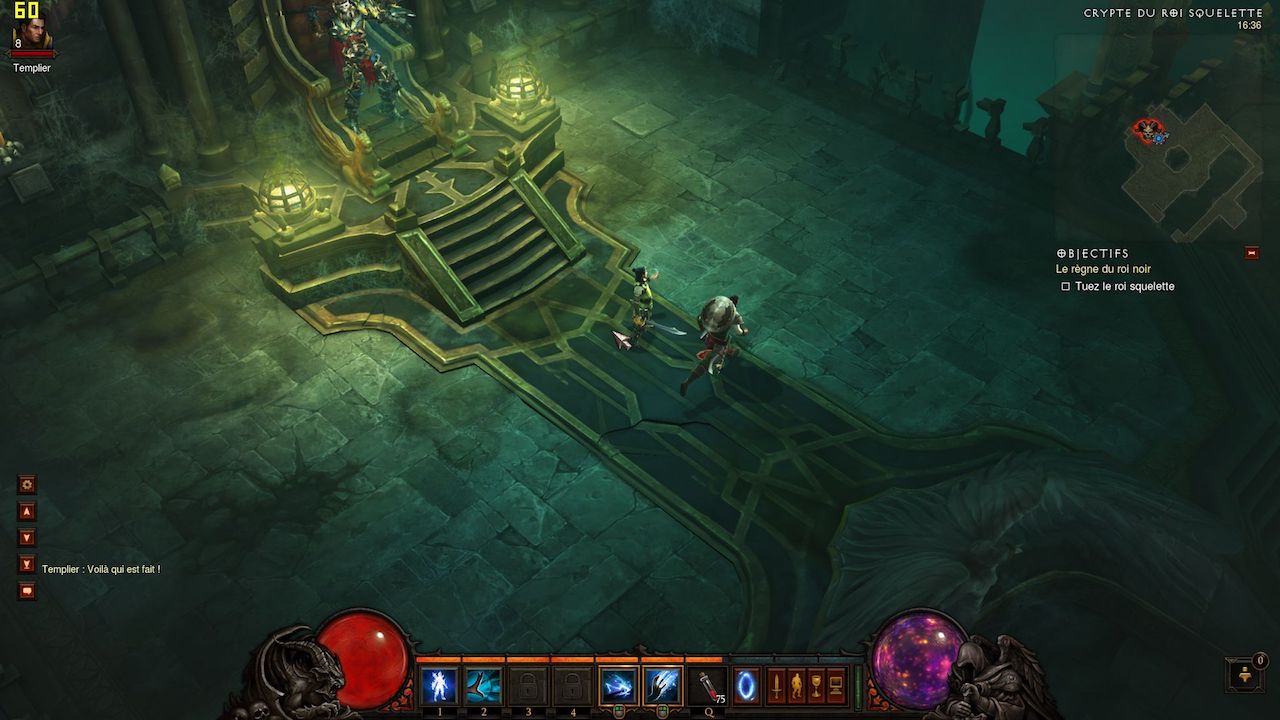Activate the glowing figure skill in slot 1

pyautogui.click(x=439, y=686)
